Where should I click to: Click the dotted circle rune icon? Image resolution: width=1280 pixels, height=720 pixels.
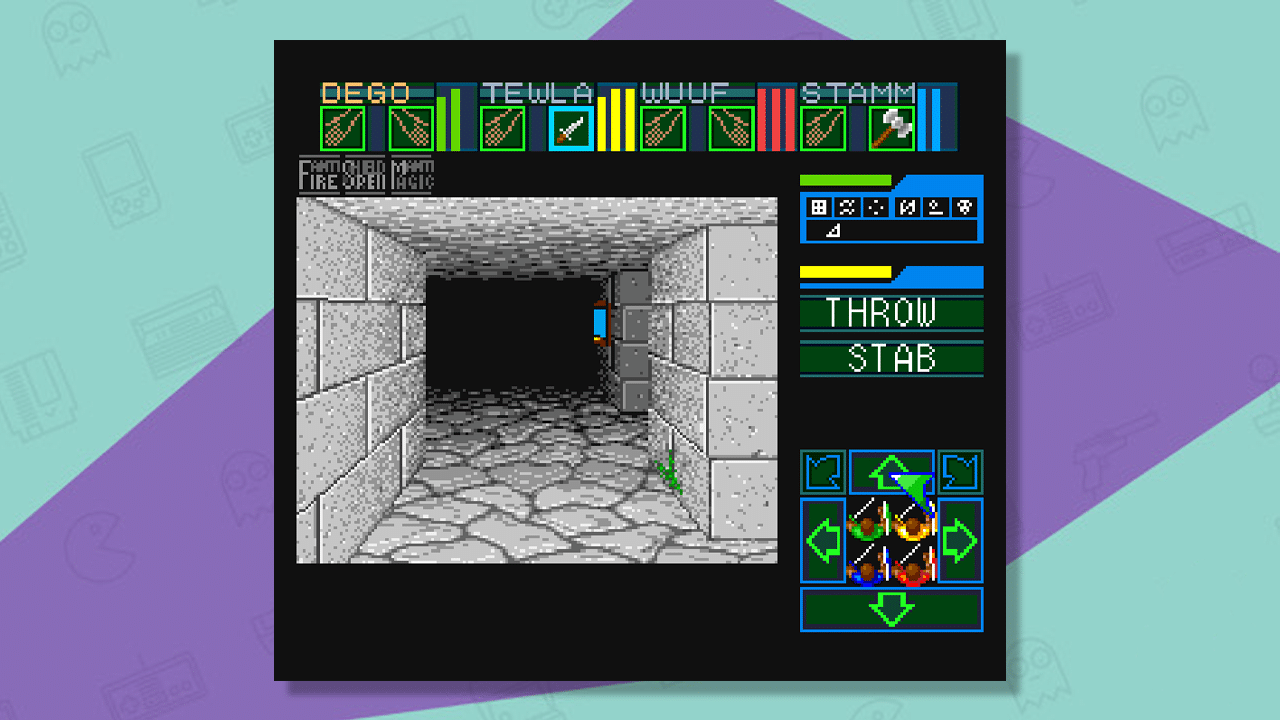click(x=875, y=207)
